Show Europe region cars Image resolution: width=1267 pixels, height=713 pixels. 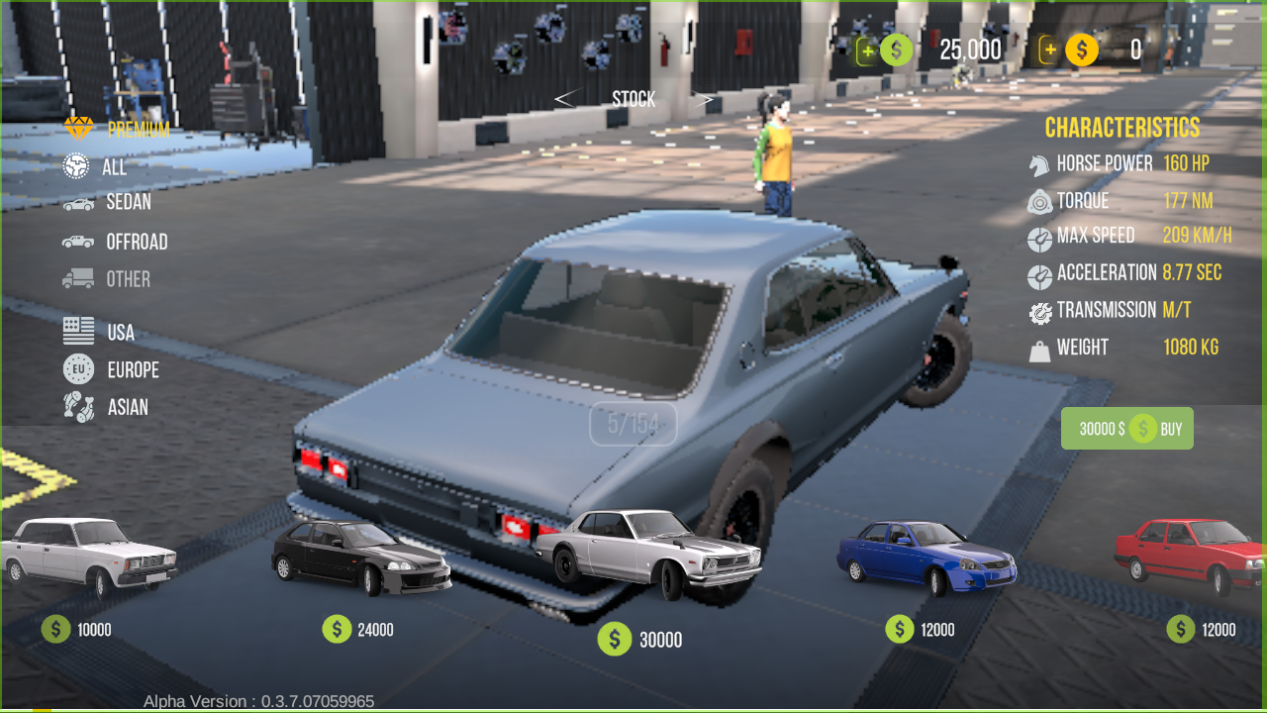point(112,370)
